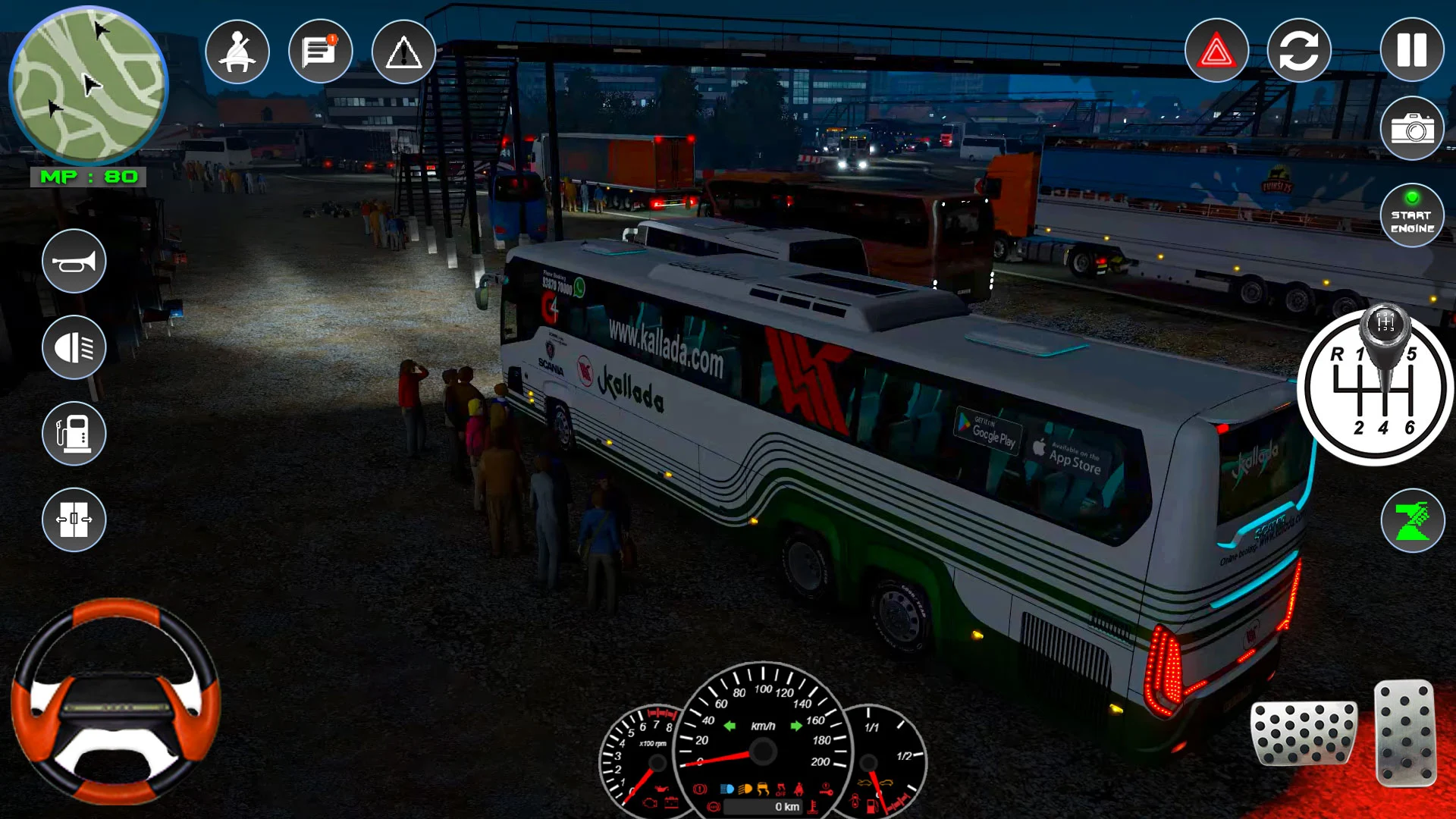This screenshot has width=1456, height=819.
Task: Pause the game
Action: tap(1410, 51)
